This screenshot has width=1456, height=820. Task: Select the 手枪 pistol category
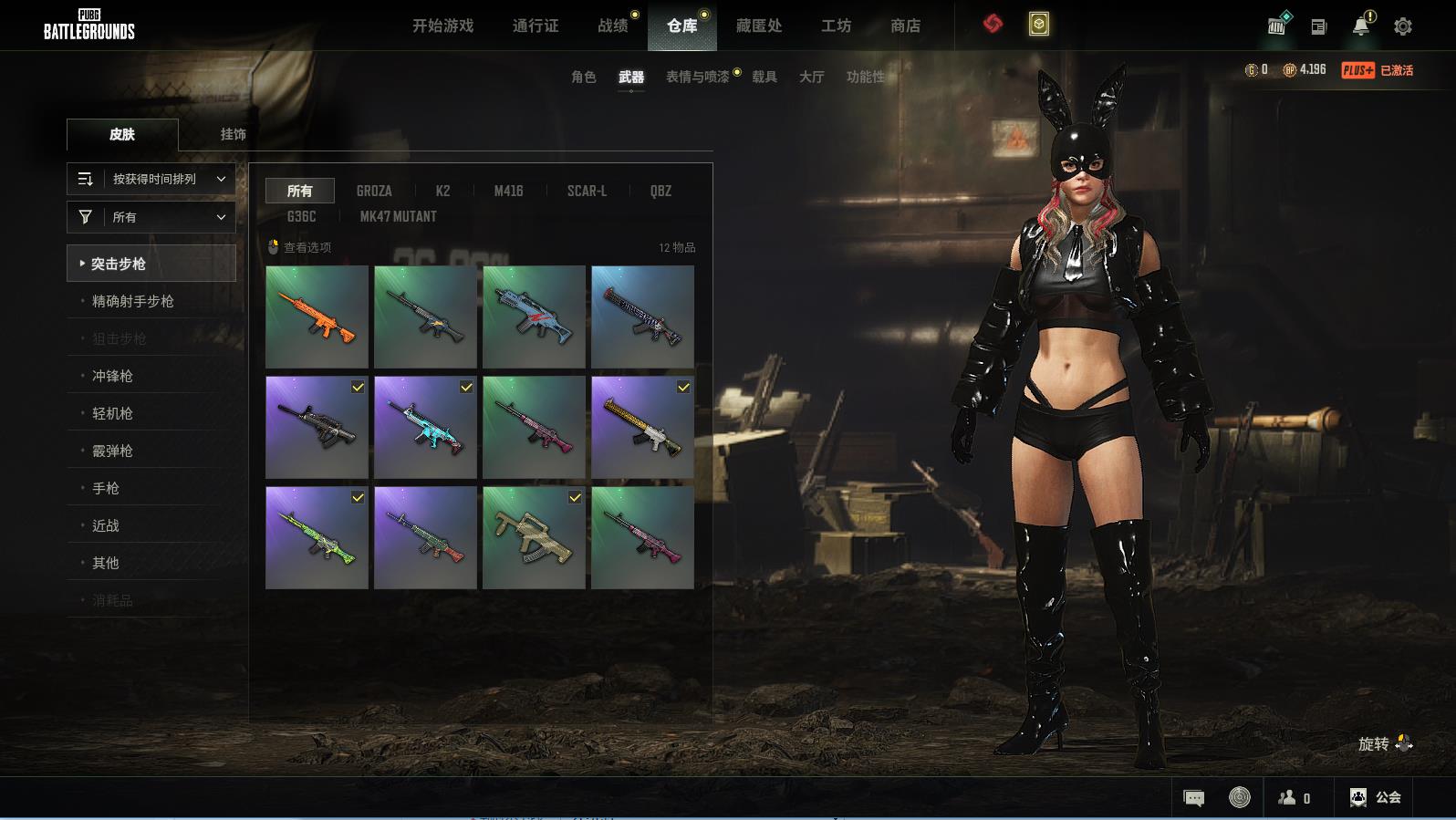pyautogui.click(x=106, y=488)
